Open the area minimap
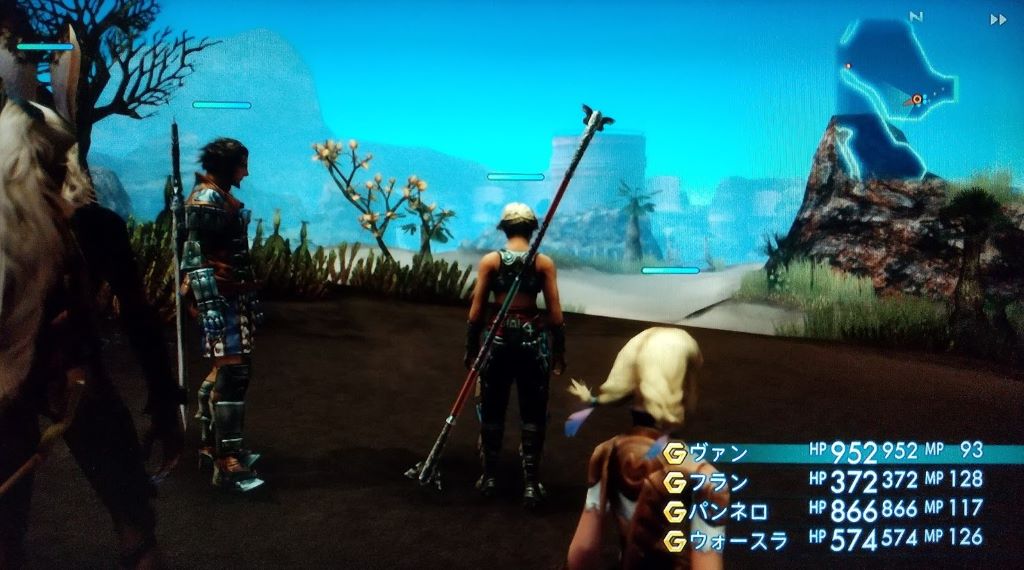Viewport: 1024px width, 570px height. [x=885, y=95]
